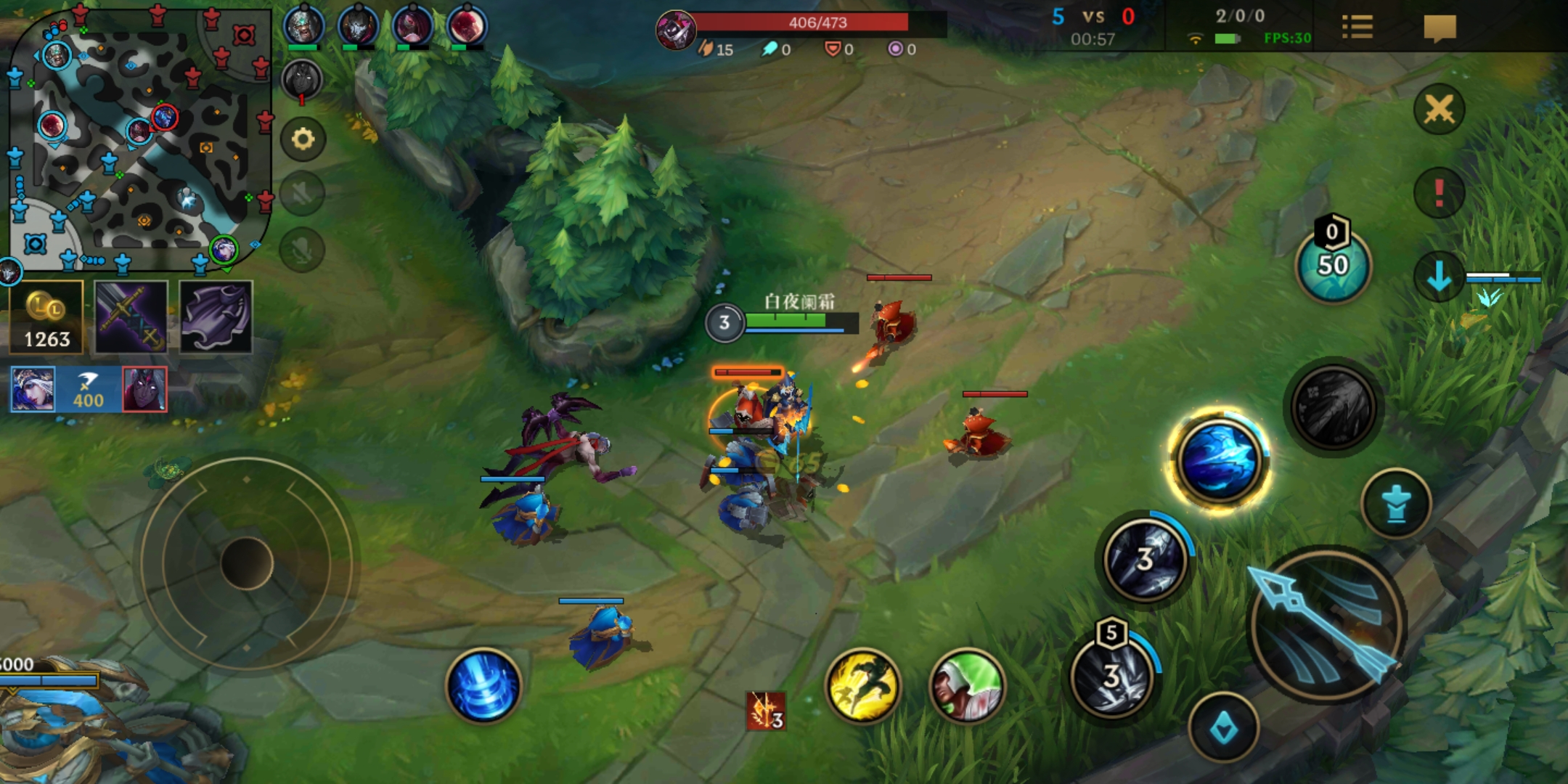Image resolution: width=1568 pixels, height=784 pixels.
Task: Buy the recommended crossed sword item
Action: click(x=131, y=318)
